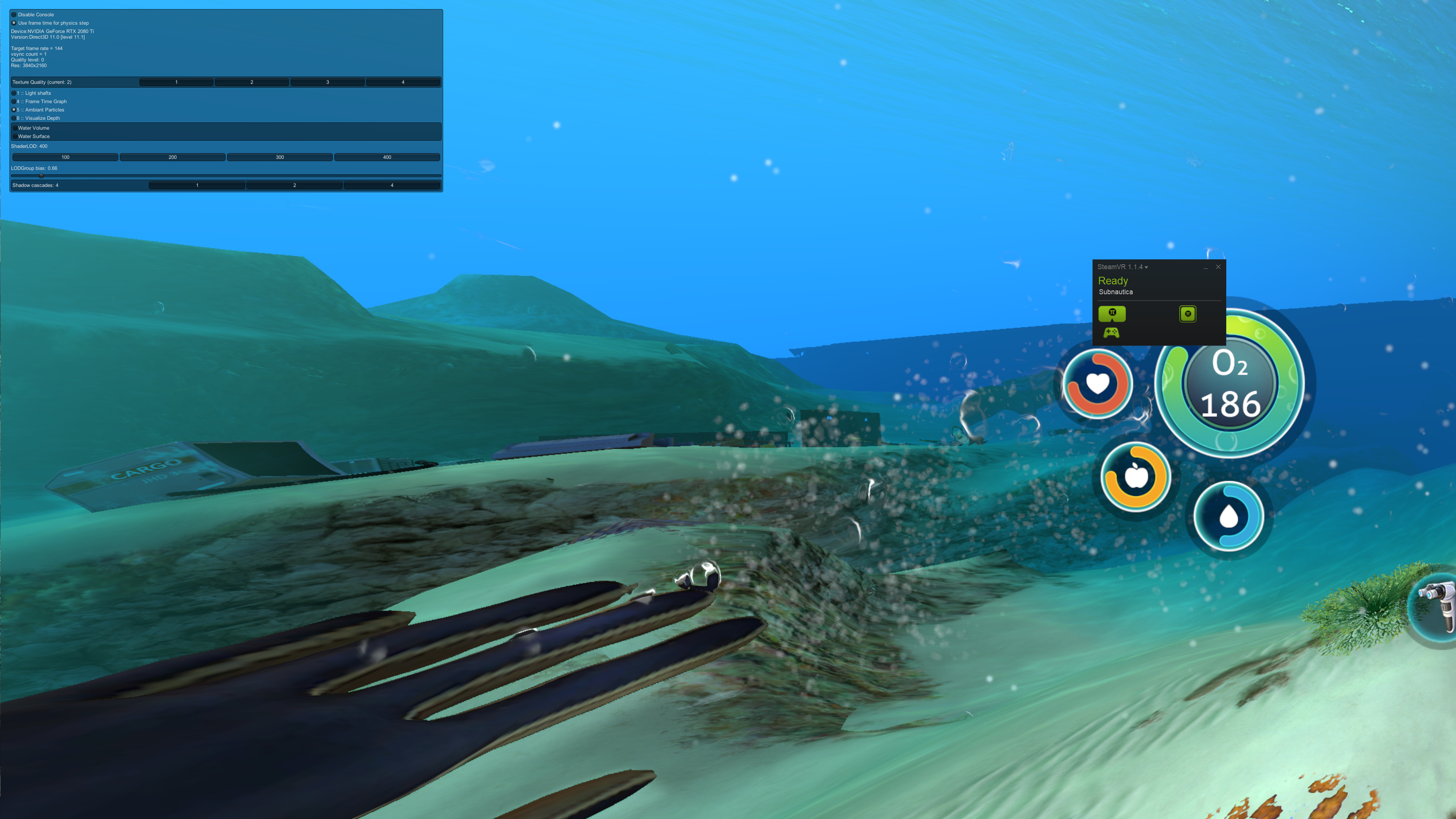Choose Texture Quality level 4
The width and height of the screenshot is (1456, 819).
(x=403, y=83)
